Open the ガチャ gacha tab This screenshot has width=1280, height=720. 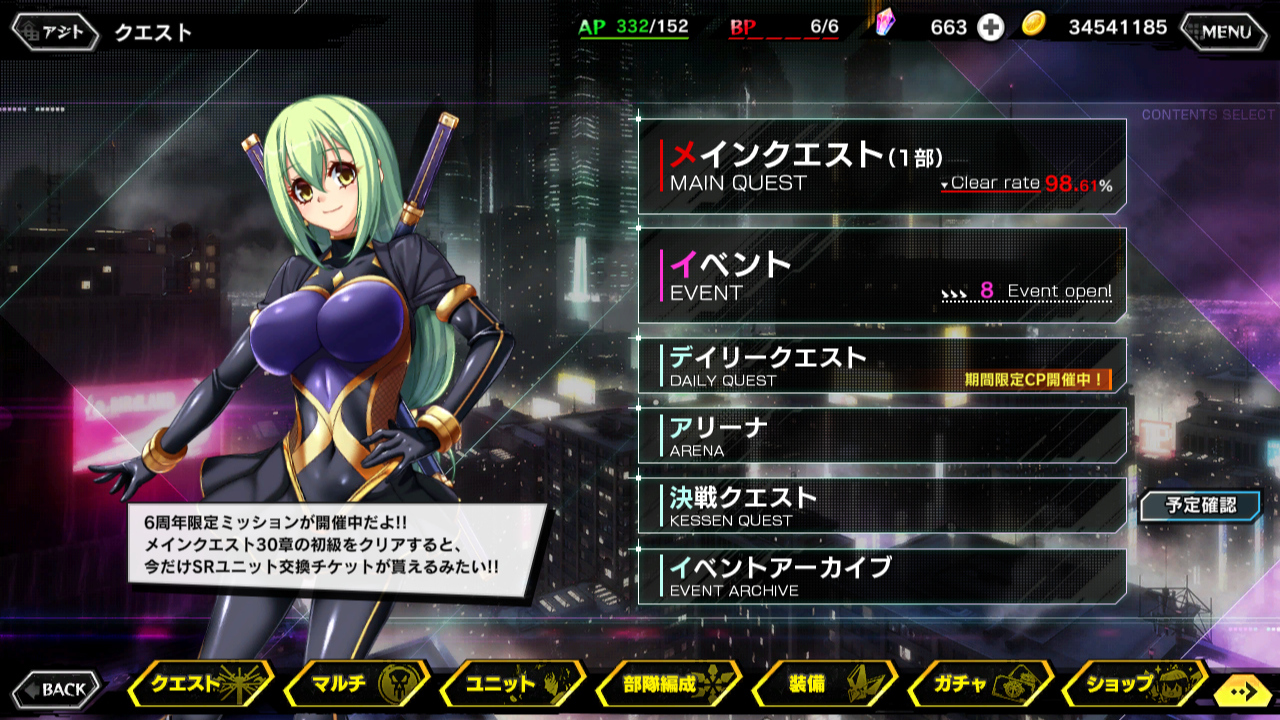click(x=978, y=685)
